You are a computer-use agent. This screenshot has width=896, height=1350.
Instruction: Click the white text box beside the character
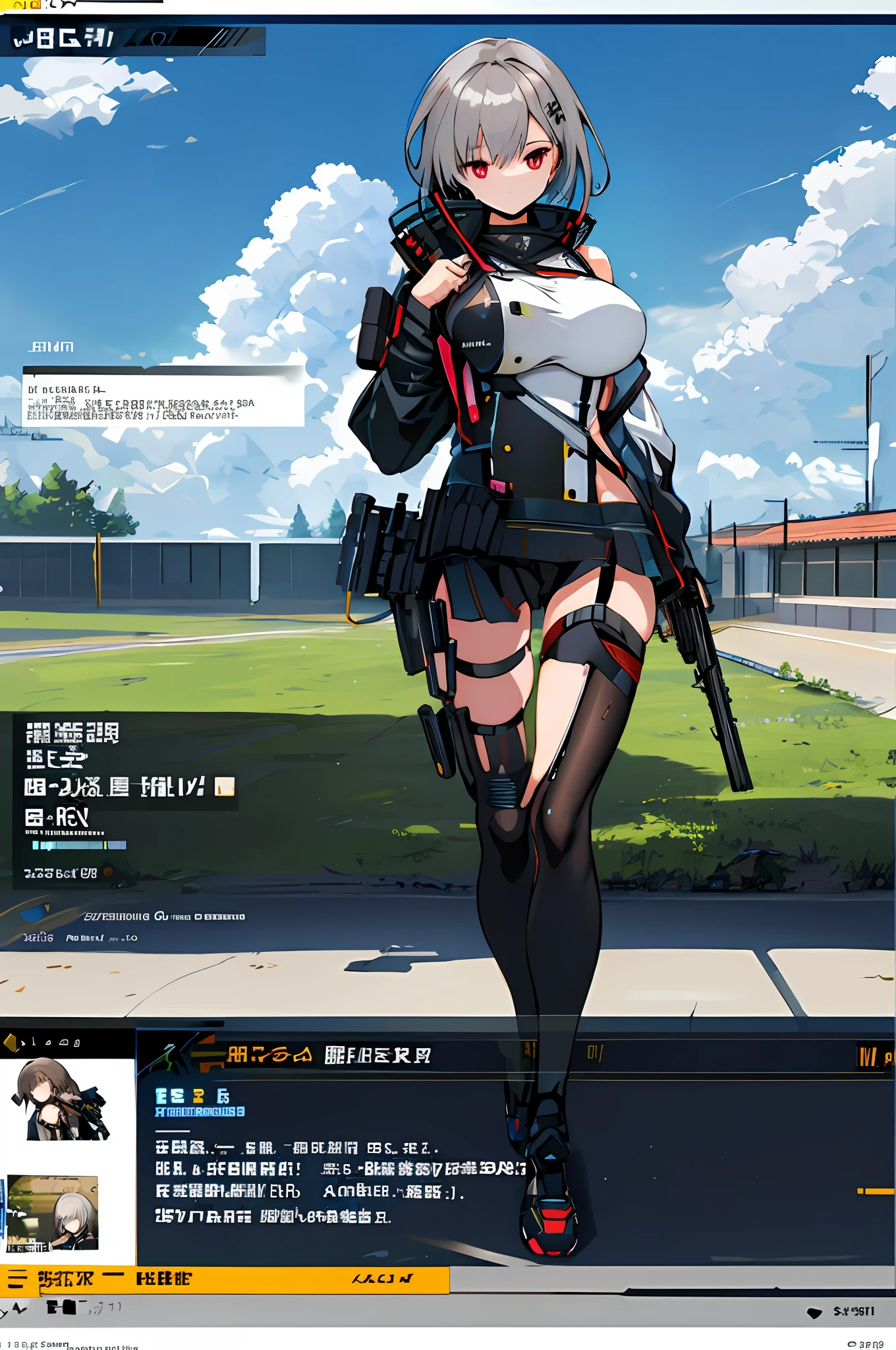[x=163, y=399]
